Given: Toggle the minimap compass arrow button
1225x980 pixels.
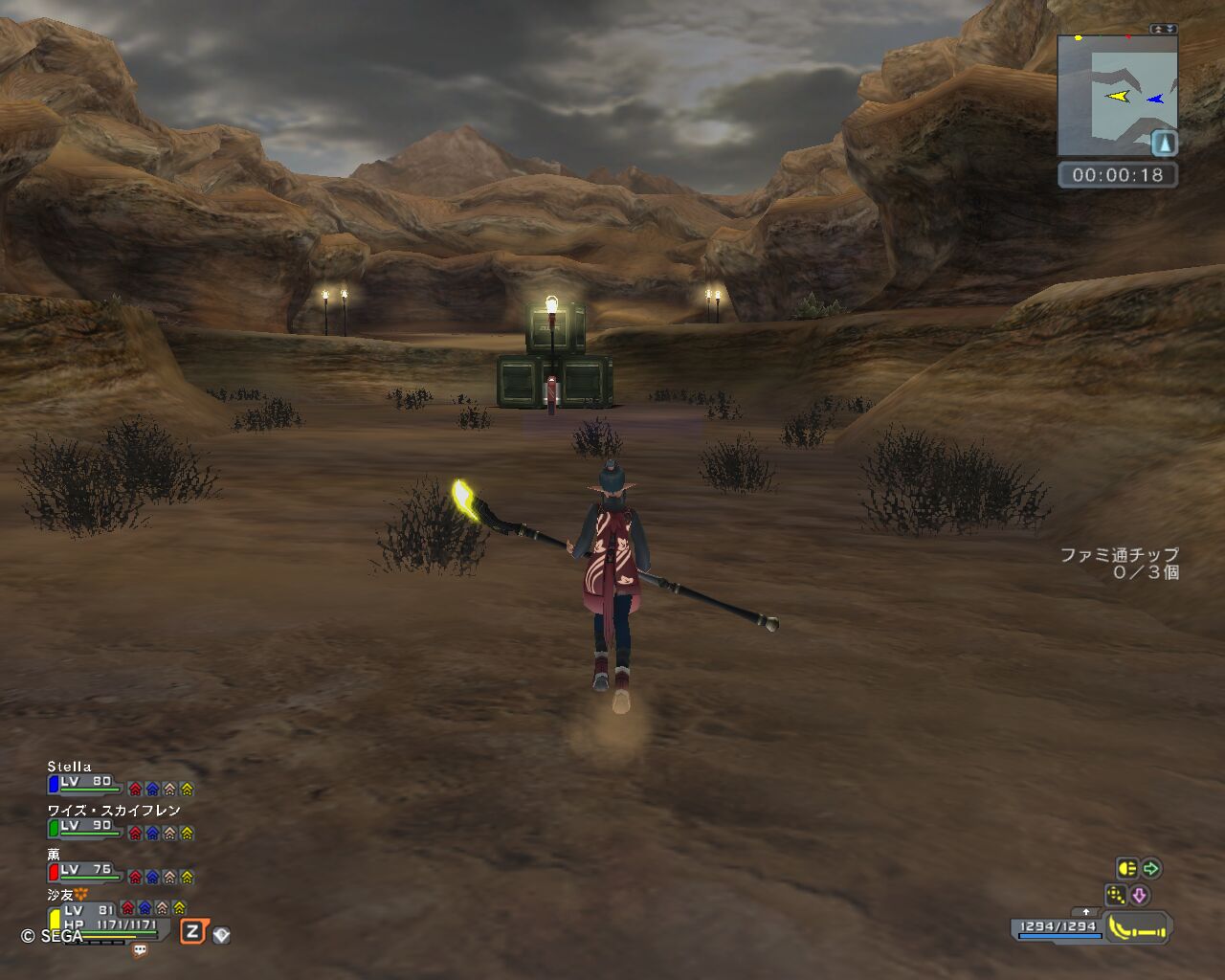Looking at the screenshot, I should [x=1164, y=144].
